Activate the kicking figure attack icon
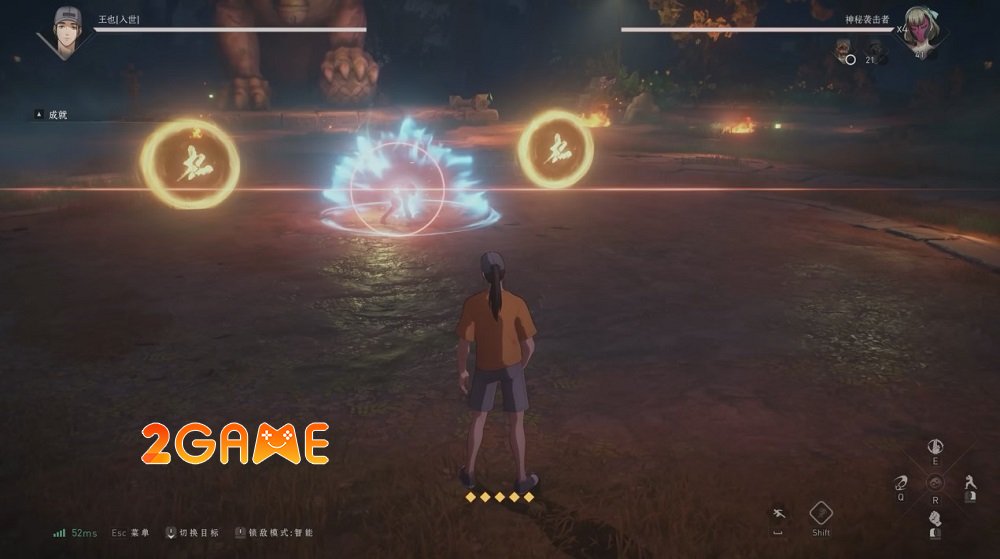Screen dimensions: 1000x559 (x=969, y=484)
